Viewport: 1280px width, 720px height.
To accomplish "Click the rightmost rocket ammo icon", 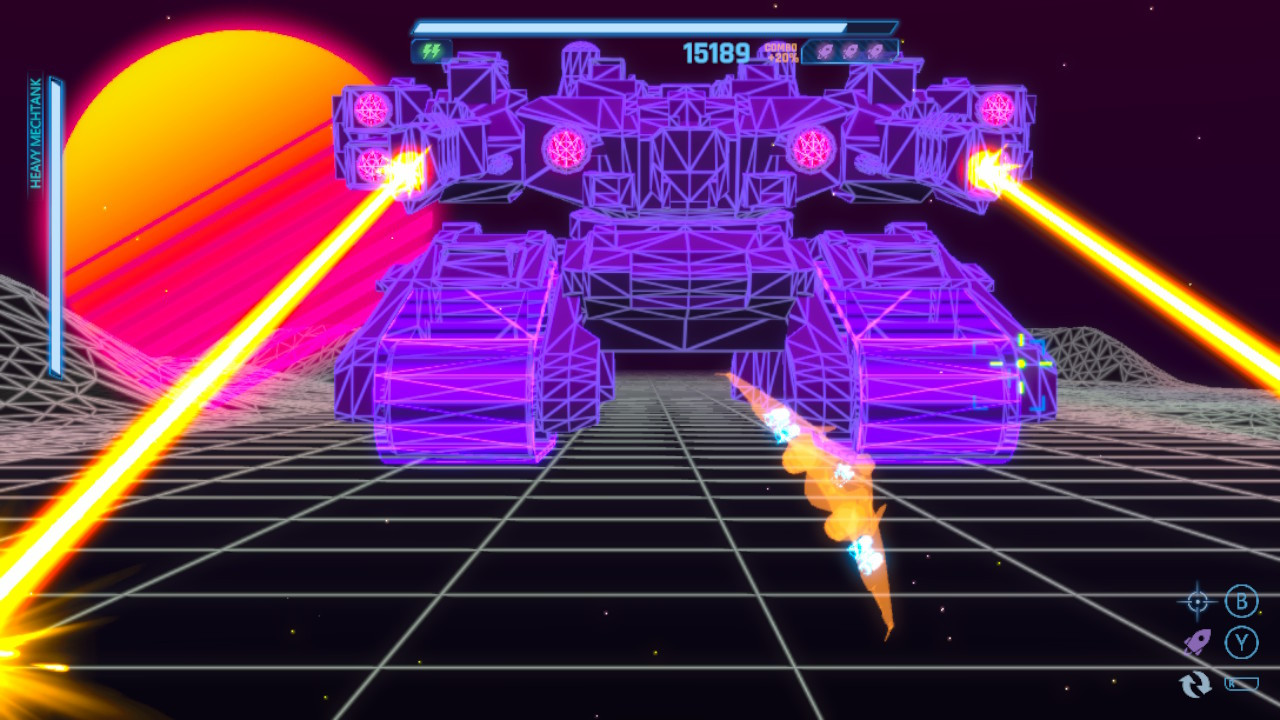I will [875, 52].
